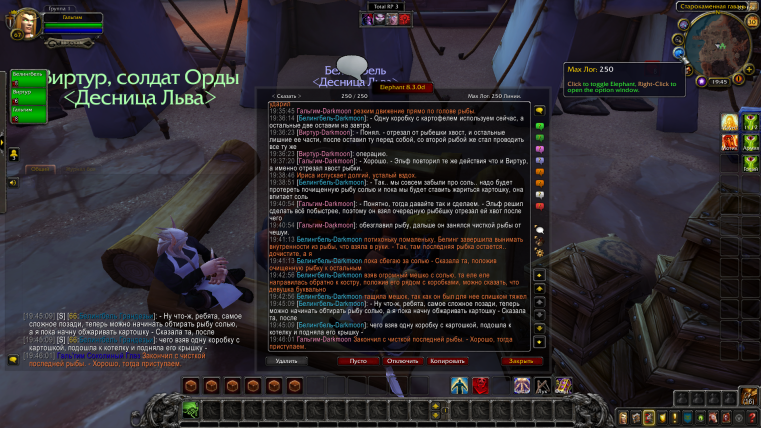
Task: Close the Elephant log with Закрыть
Action: coord(520,360)
